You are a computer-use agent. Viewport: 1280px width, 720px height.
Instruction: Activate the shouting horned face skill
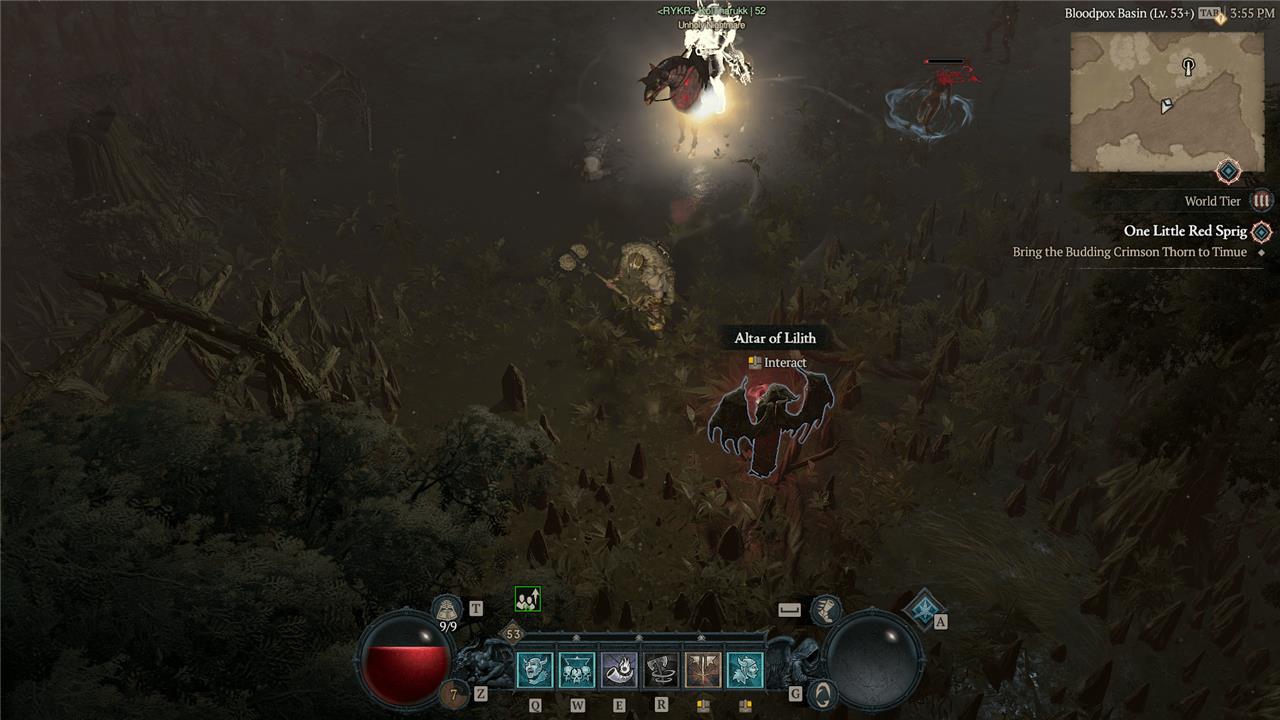pos(535,670)
